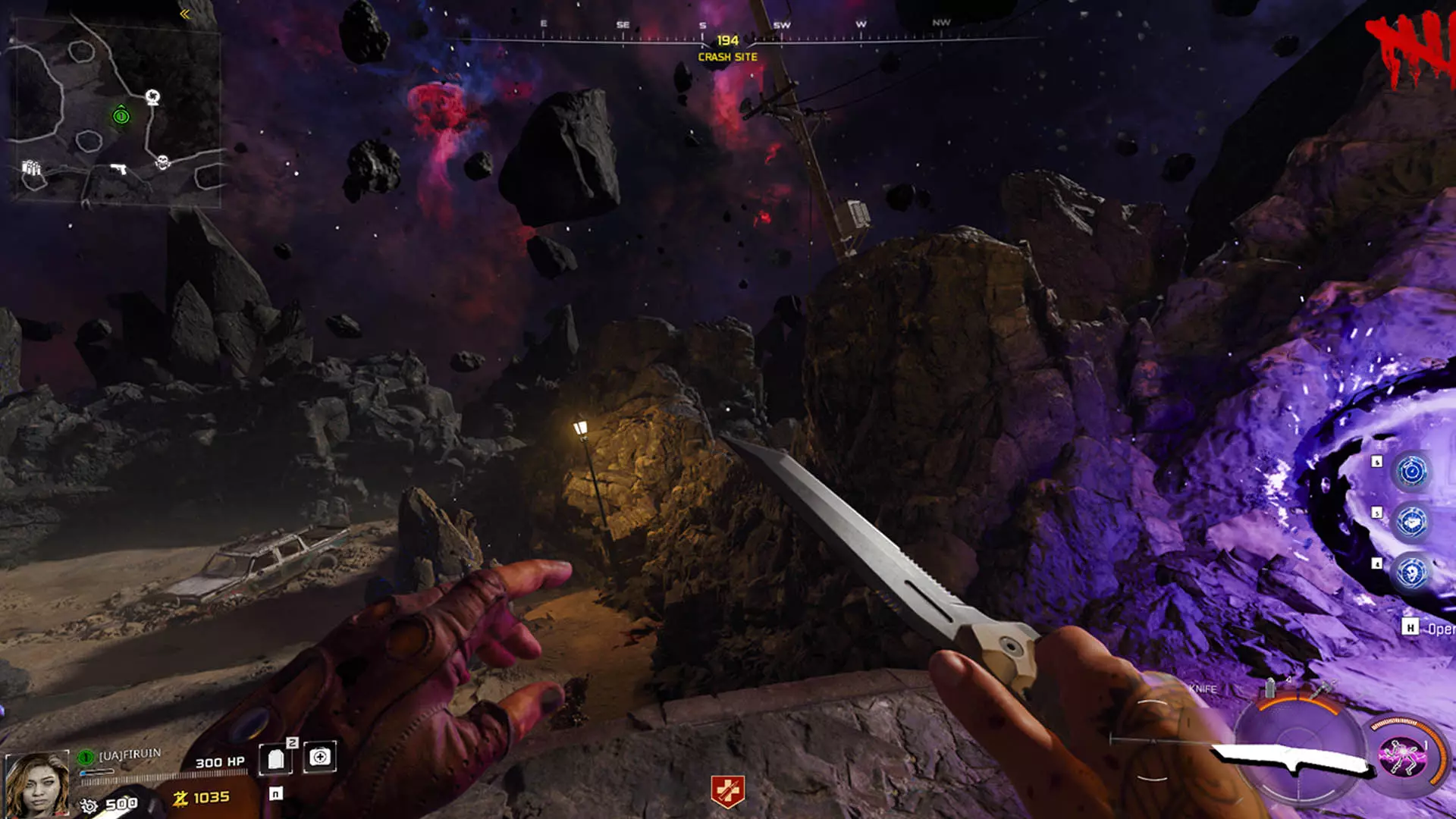Click the green player marker on minimap
The height and width of the screenshot is (819, 1456).
121,116
